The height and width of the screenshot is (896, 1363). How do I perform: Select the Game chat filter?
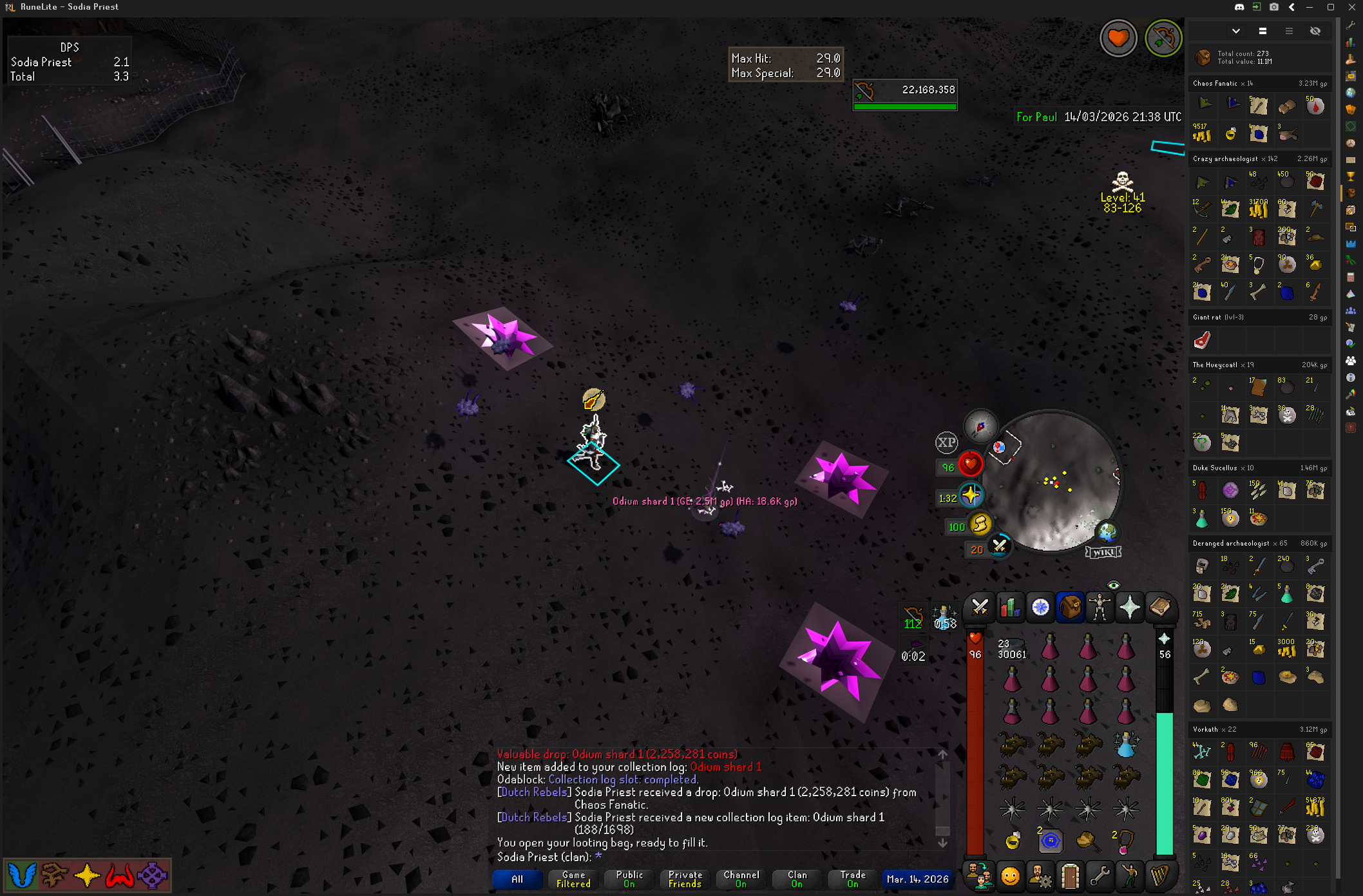pyautogui.click(x=573, y=879)
